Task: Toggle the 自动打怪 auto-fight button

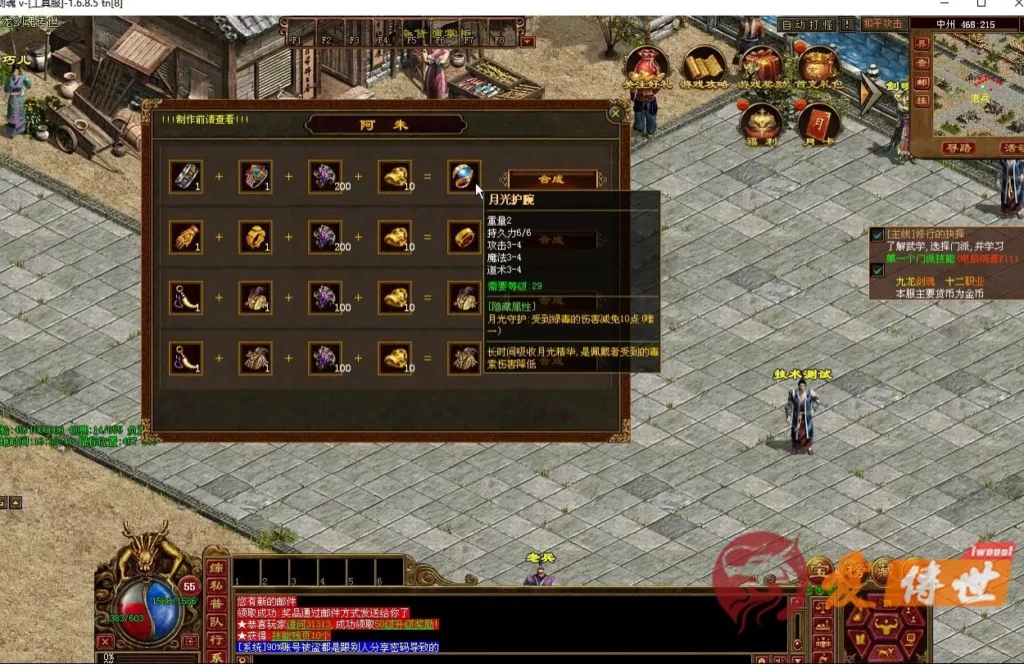Action: (x=807, y=24)
